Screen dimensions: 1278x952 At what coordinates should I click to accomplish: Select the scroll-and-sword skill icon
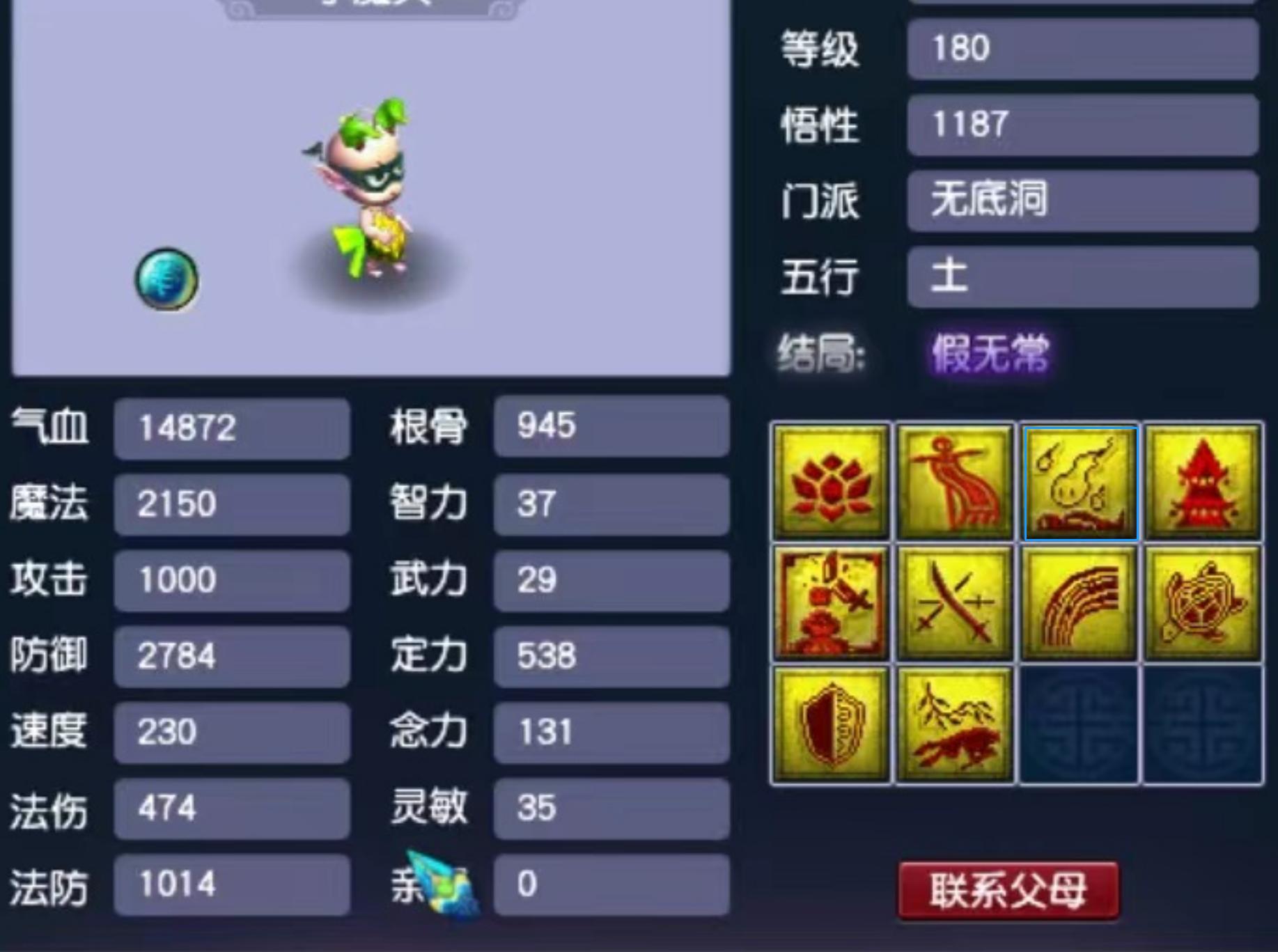[x=830, y=603]
